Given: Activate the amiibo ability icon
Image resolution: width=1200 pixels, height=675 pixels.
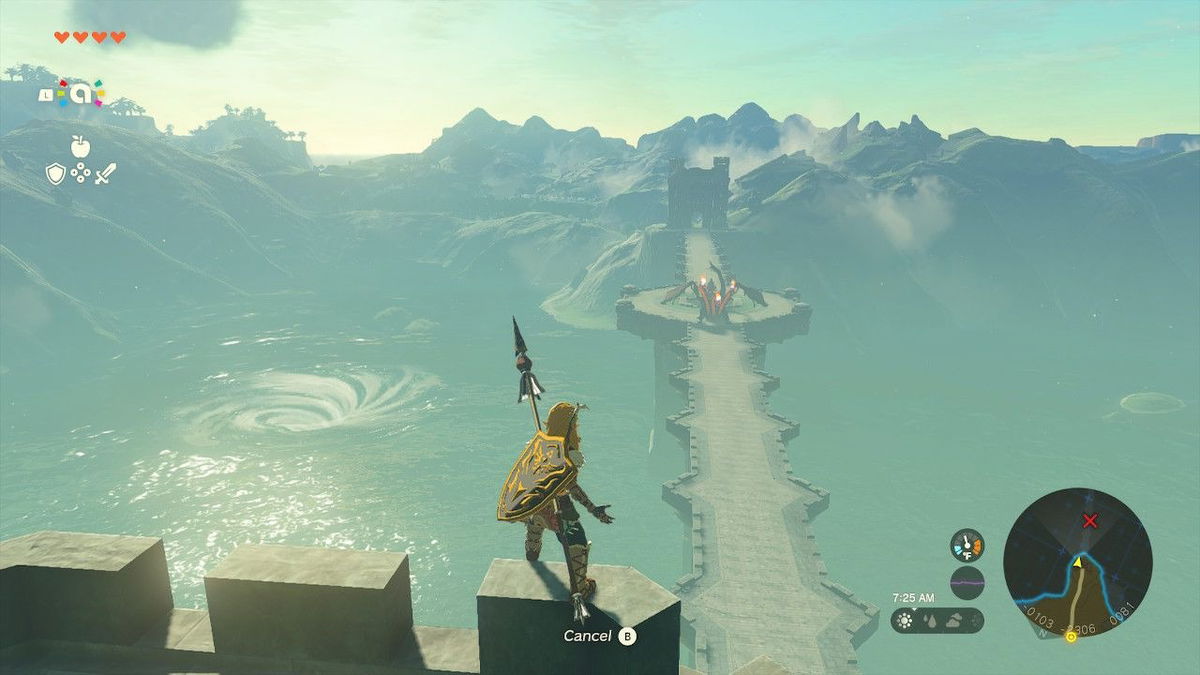Looking at the screenshot, I should pyautogui.click(x=78, y=94).
